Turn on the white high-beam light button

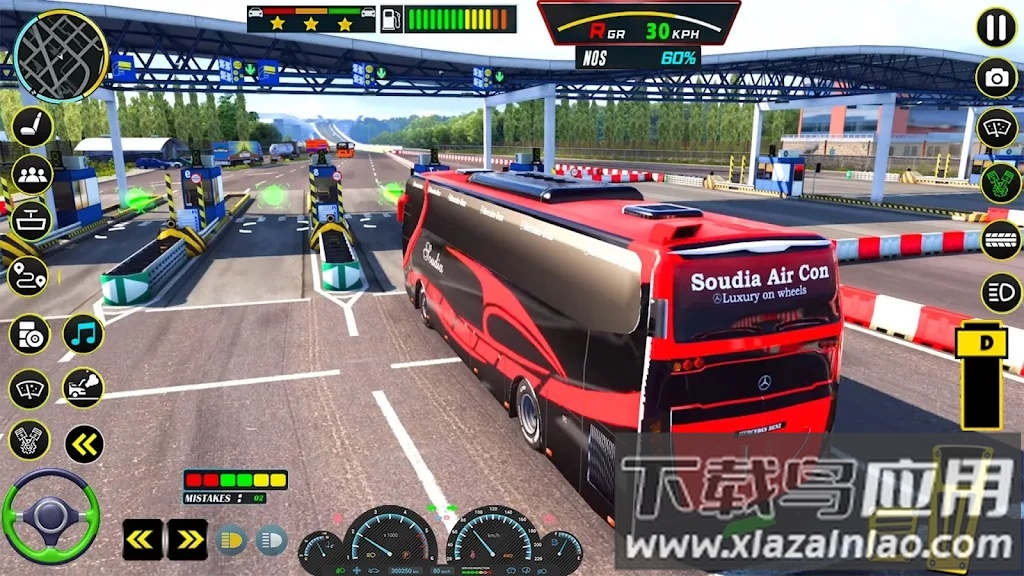pyautogui.click(x=271, y=540)
